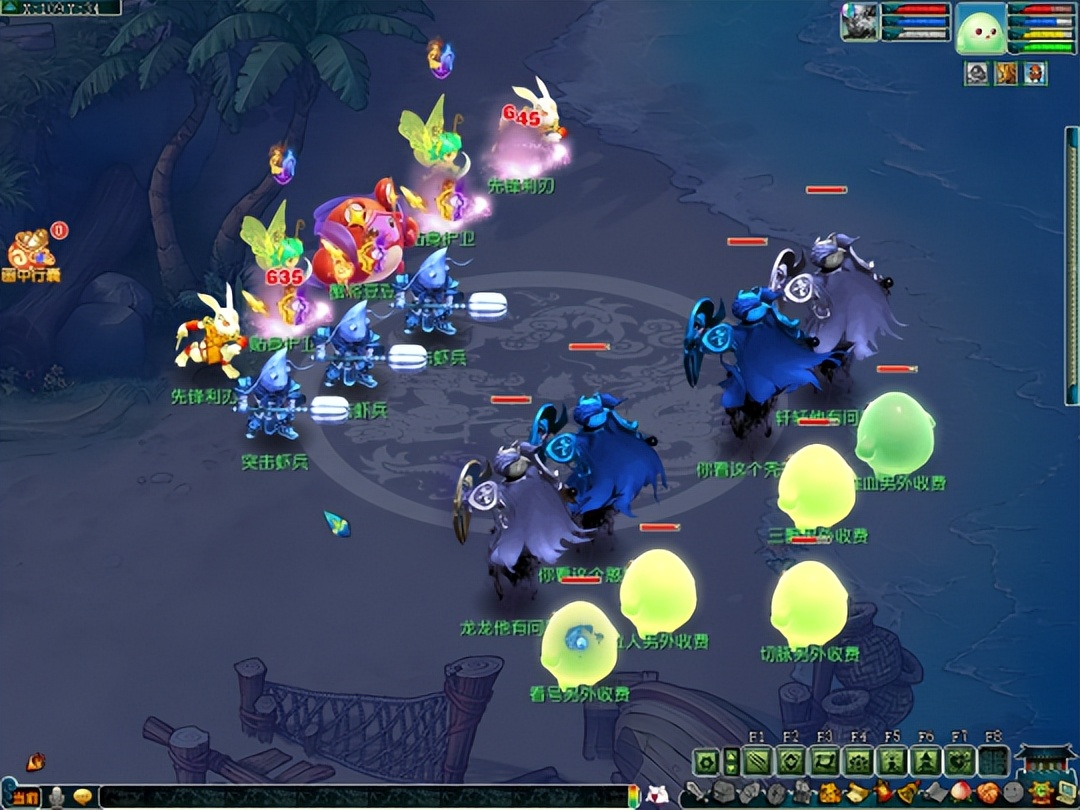Activate the F7 heart skill

point(959,761)
